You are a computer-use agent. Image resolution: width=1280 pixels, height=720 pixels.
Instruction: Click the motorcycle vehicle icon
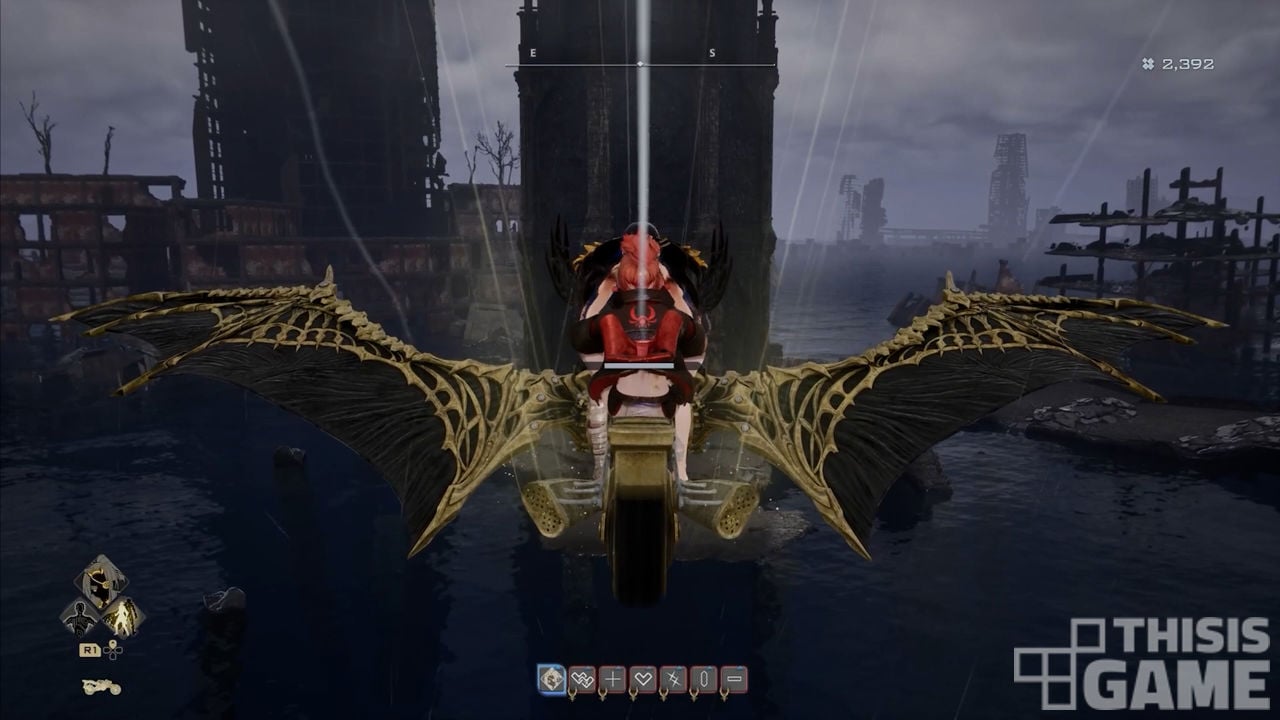coord(101,686)
